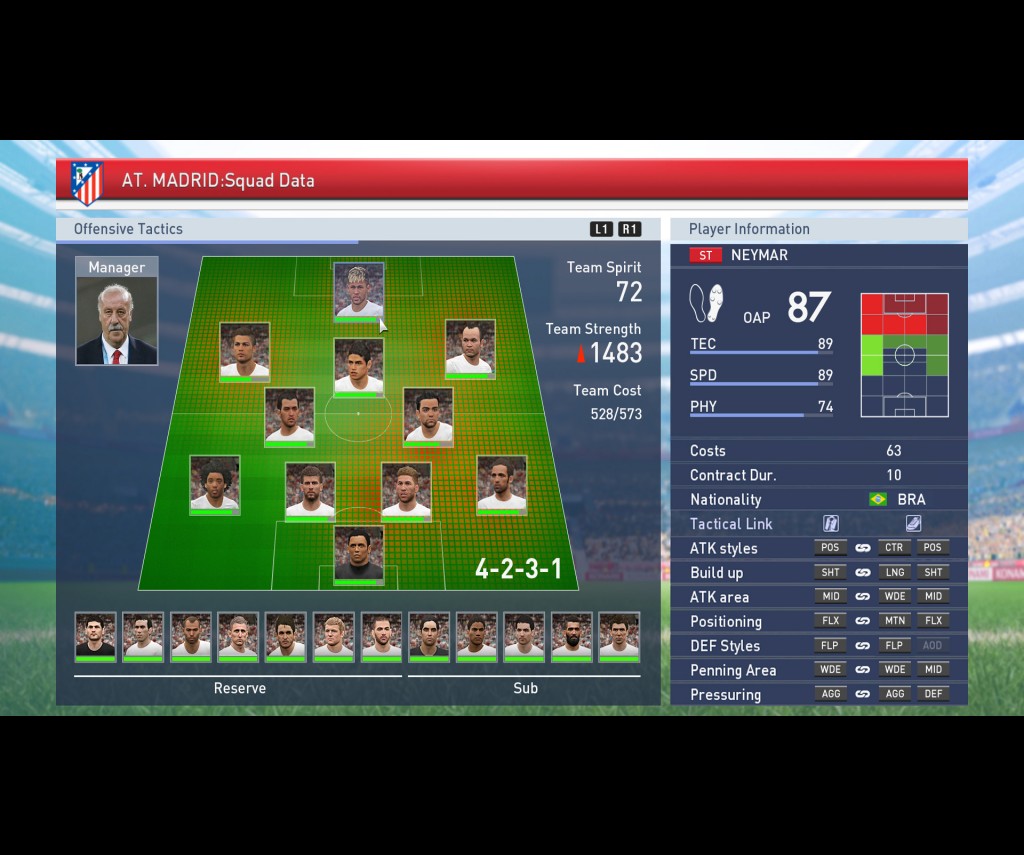Screen dimensions: 1024x855
Task: Choose the attacking midfielder card behind the striker
Action: (358, 366)
